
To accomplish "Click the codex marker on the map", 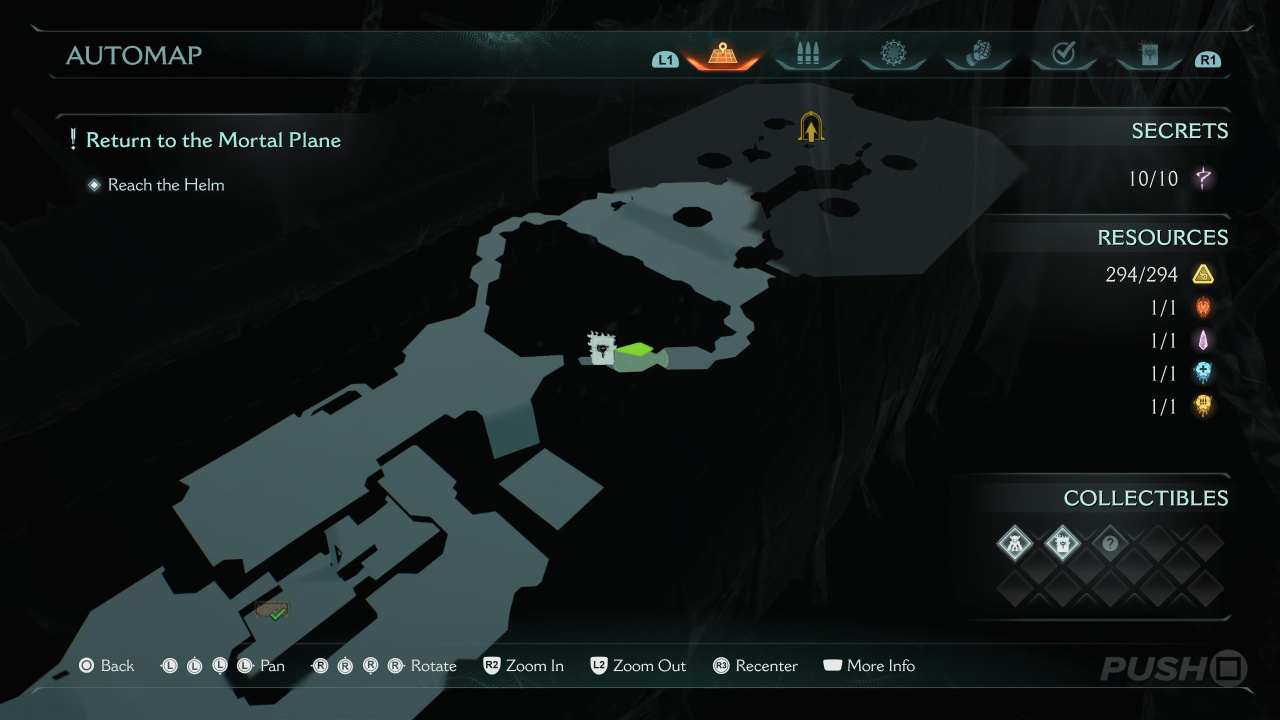I will 601,348.
